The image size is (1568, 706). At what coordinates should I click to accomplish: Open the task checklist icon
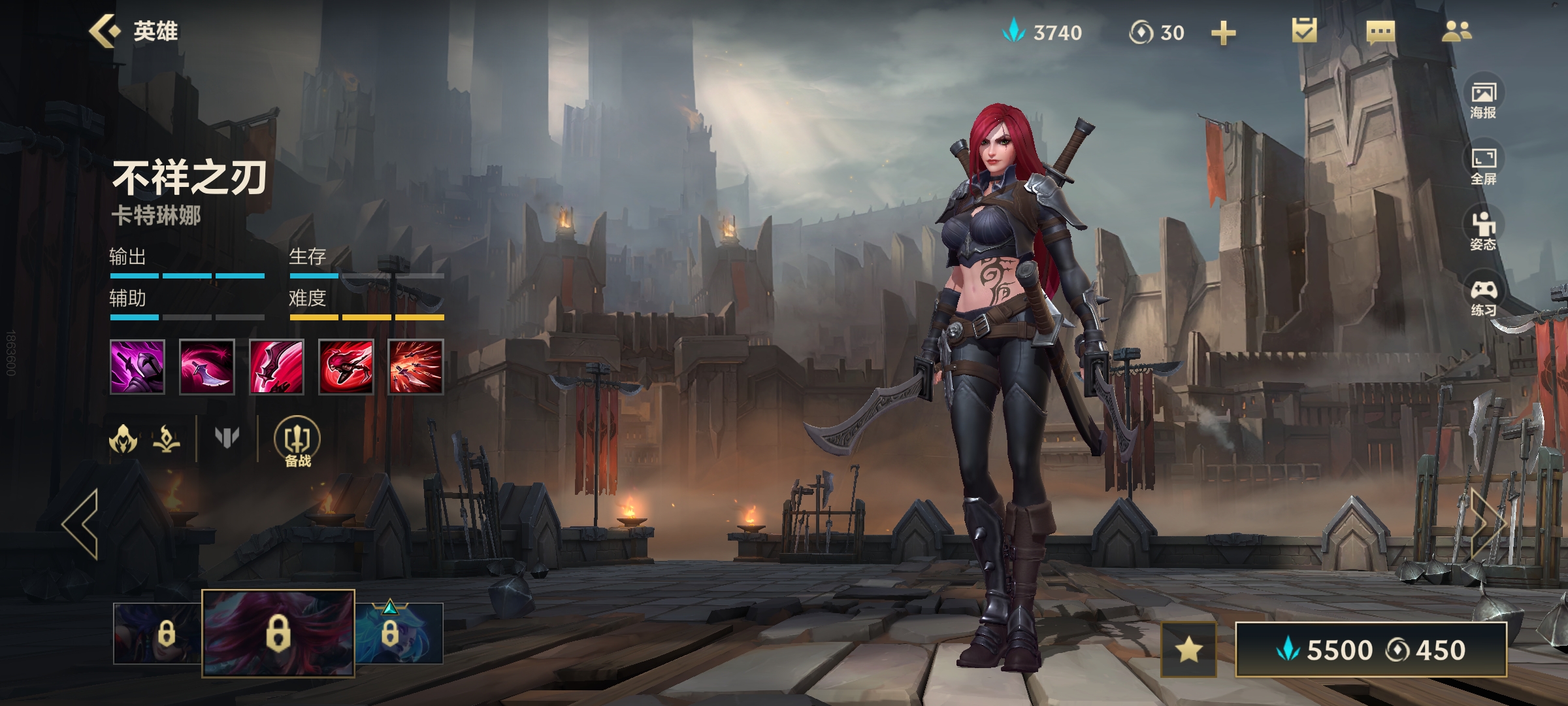pyautogui.click(x=1304, y=31)
